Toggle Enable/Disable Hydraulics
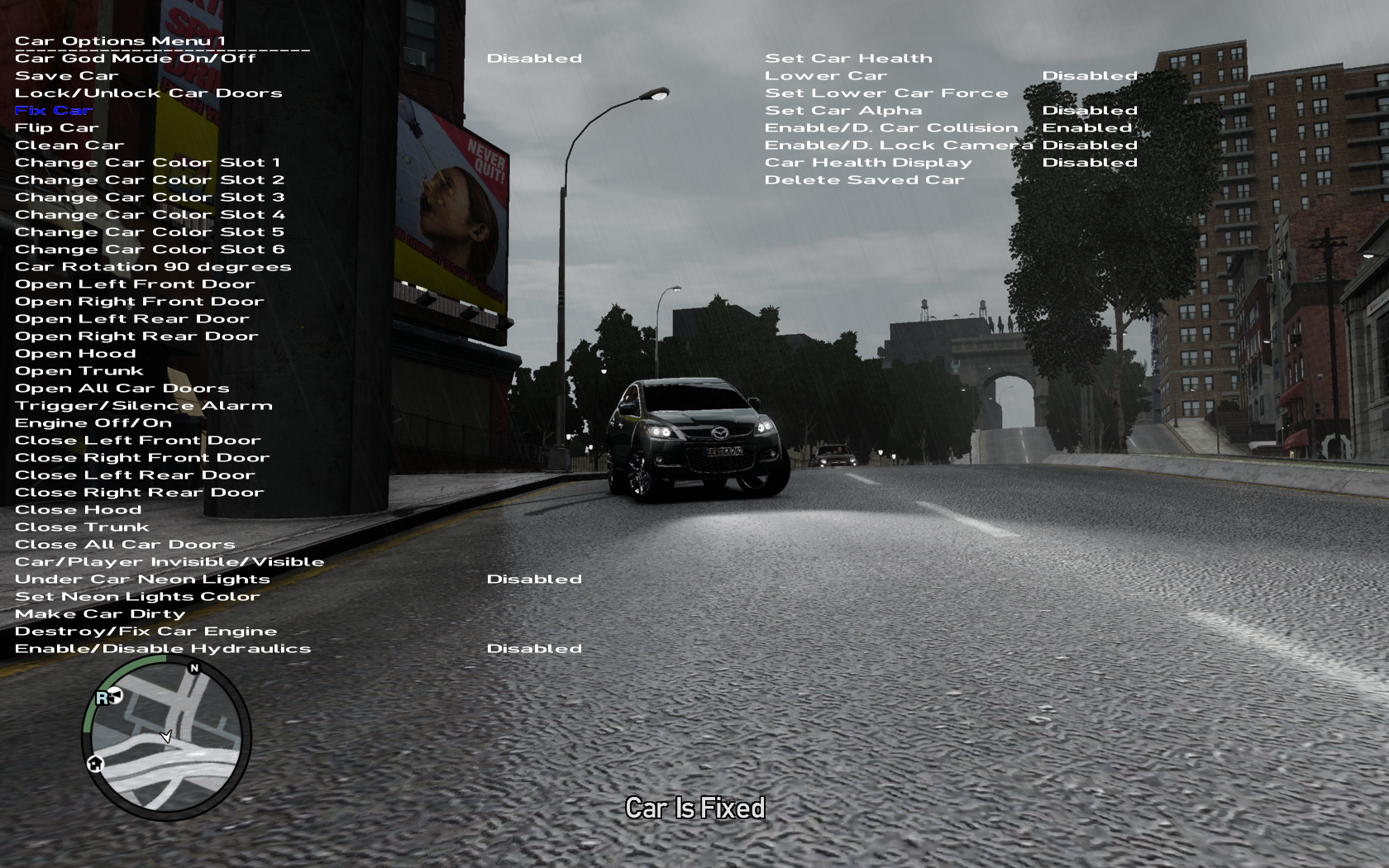 click(x=163, y=649)
